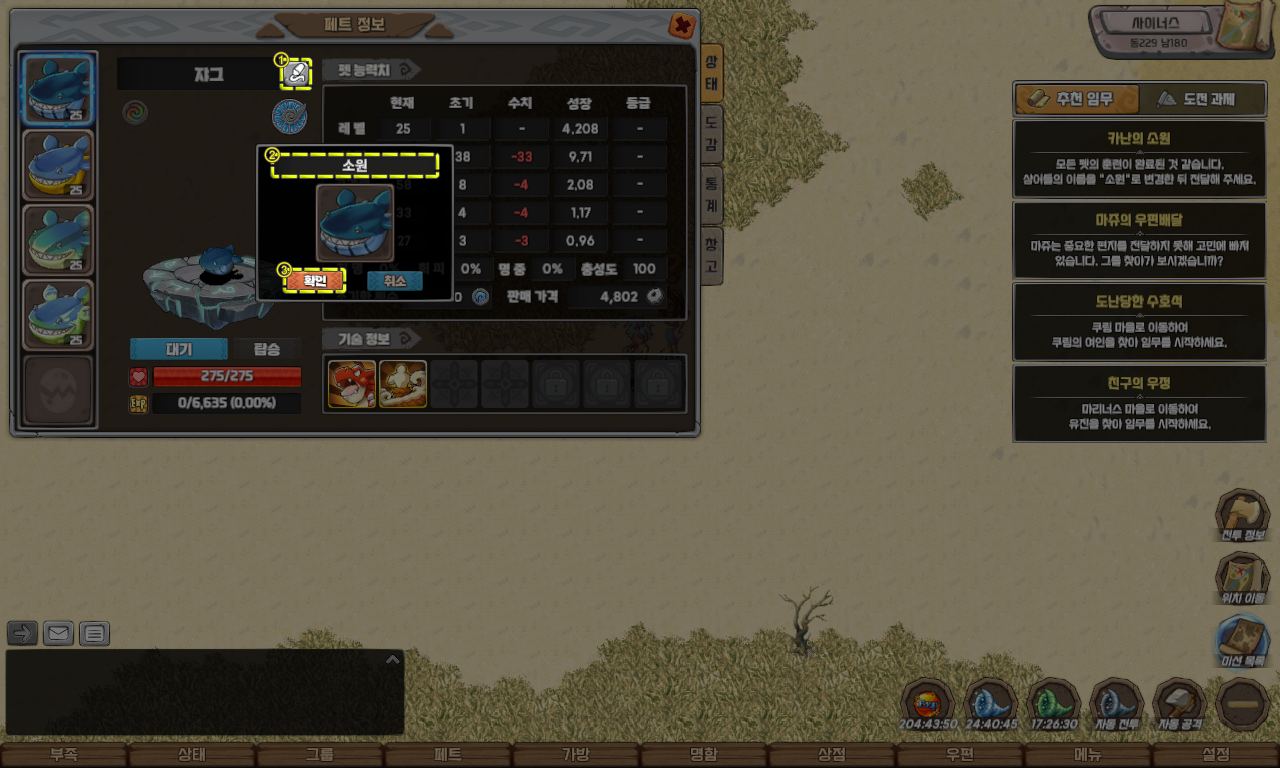1280x768 pixels.
Task: Select the red dinosaur skill icon
Action: coord(352,385)
